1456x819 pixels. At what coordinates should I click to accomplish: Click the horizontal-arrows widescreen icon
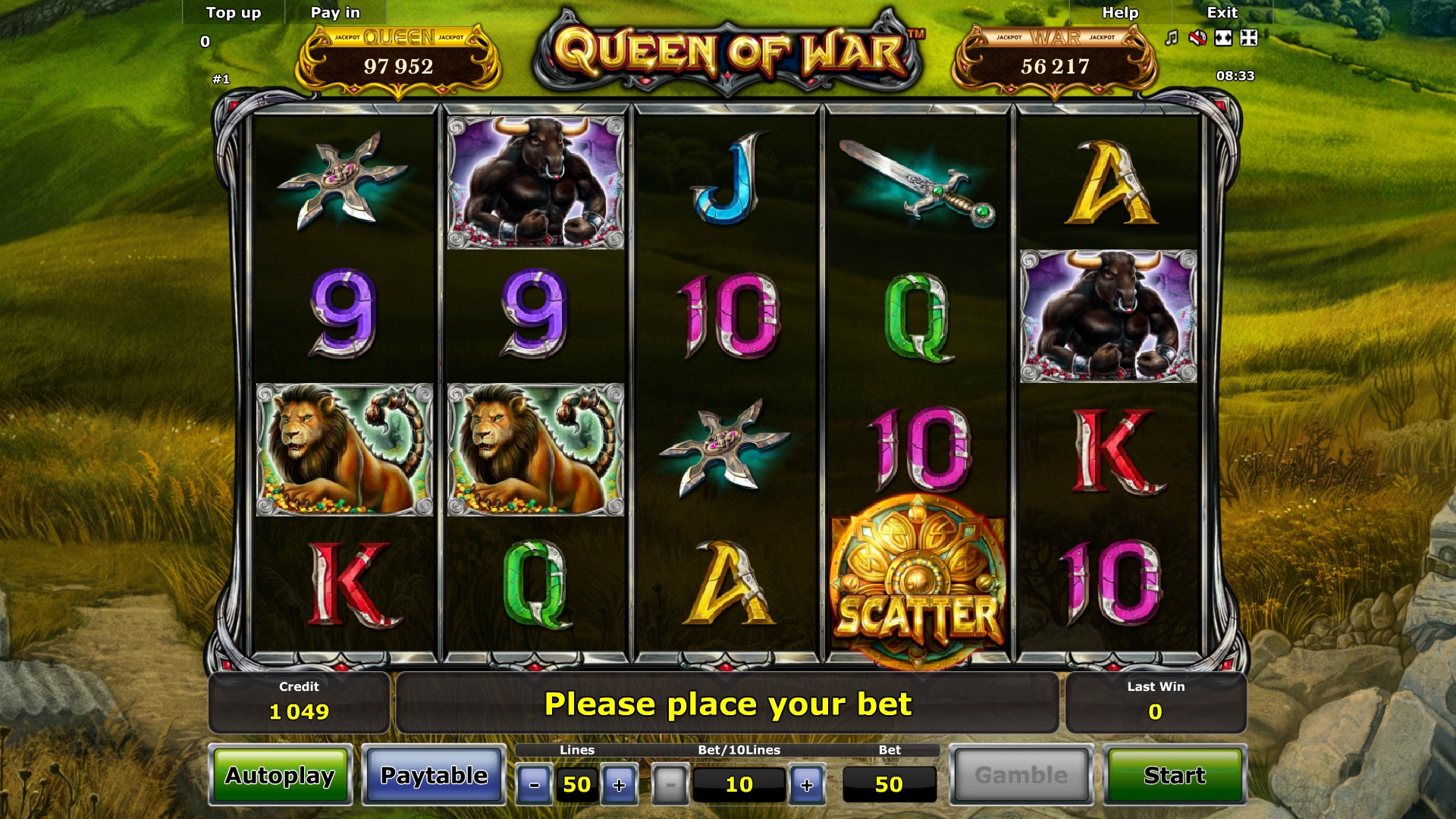click(1223, 38)
